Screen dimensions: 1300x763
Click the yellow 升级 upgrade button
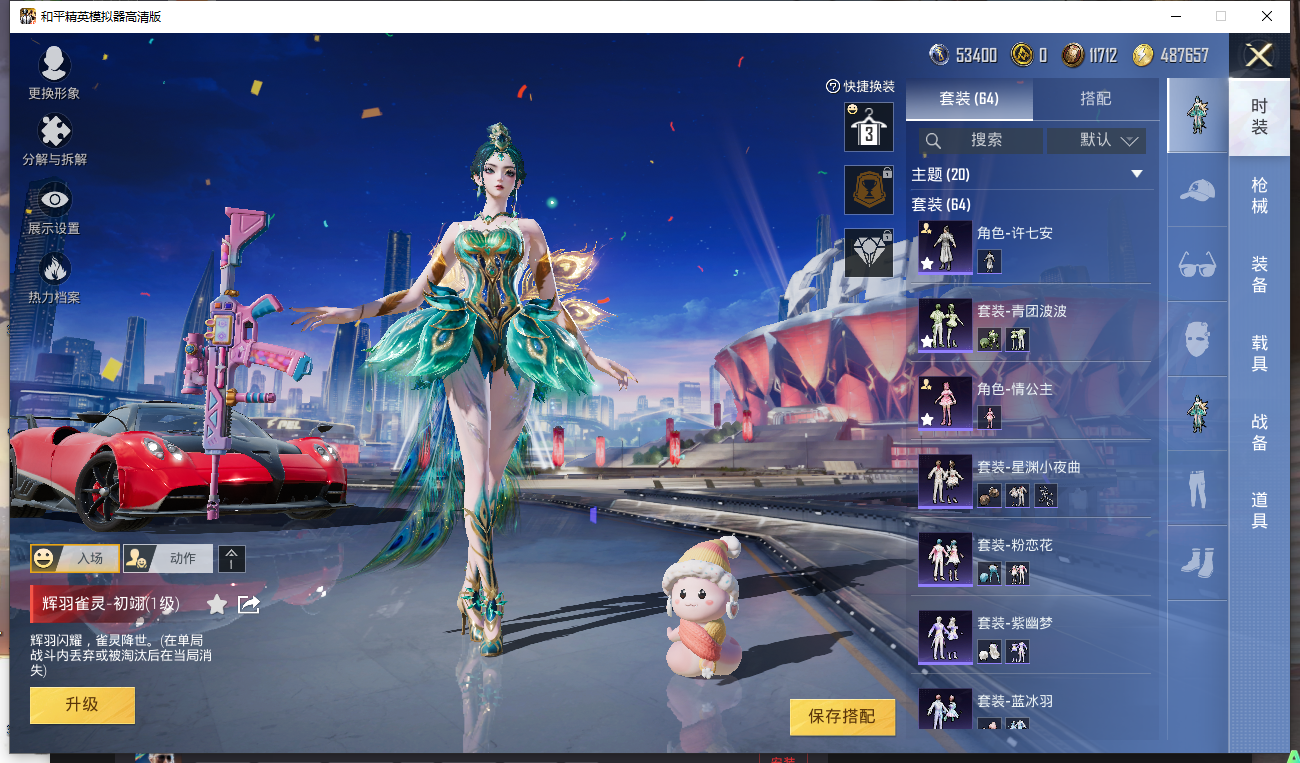tap(82, 705)
